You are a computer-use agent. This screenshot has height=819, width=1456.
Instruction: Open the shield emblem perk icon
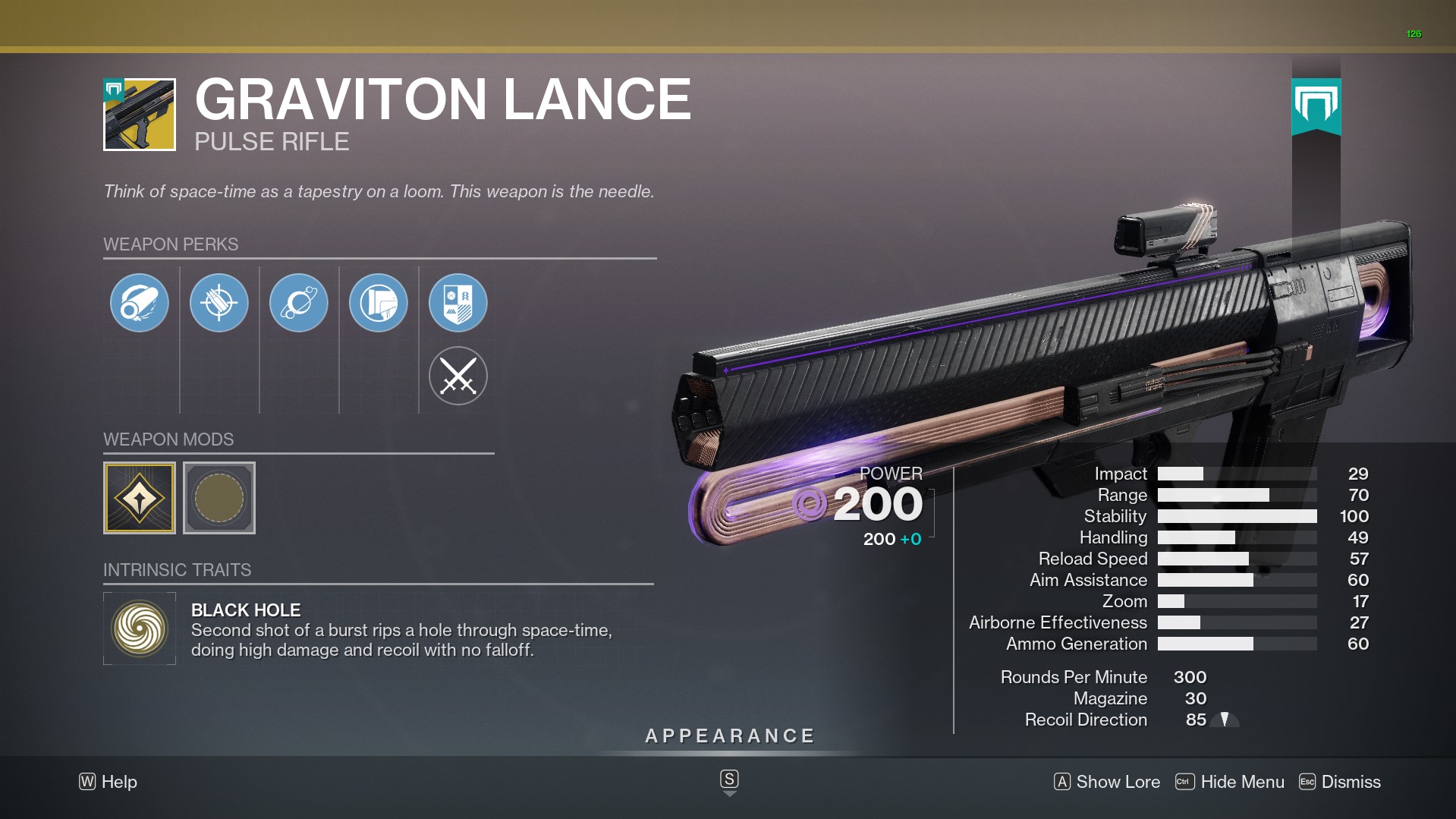(x=458, y=303)
